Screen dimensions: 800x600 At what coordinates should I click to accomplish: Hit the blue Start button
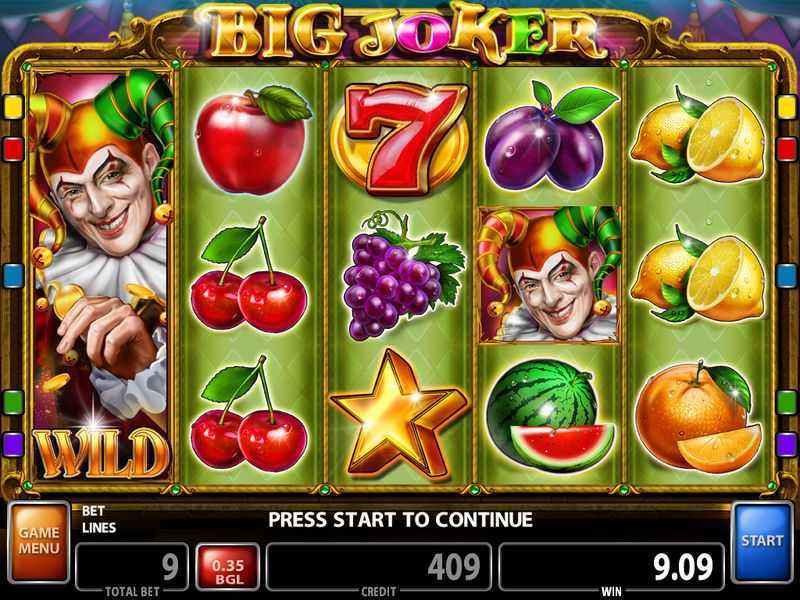click(762, 541)
